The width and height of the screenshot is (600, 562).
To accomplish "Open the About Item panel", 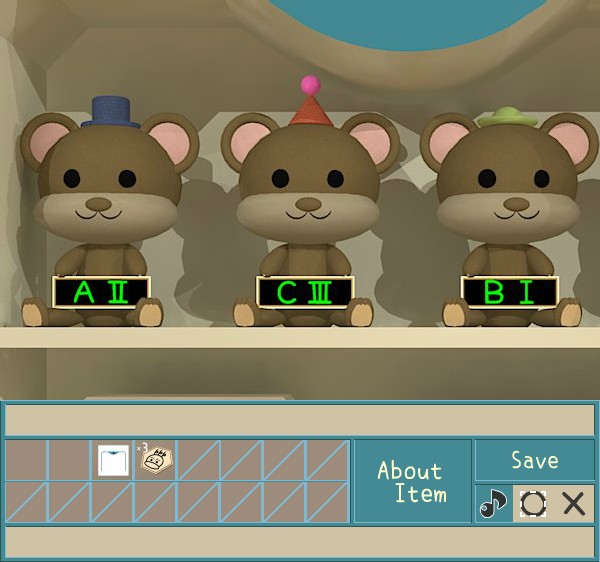I will (411, 481).
